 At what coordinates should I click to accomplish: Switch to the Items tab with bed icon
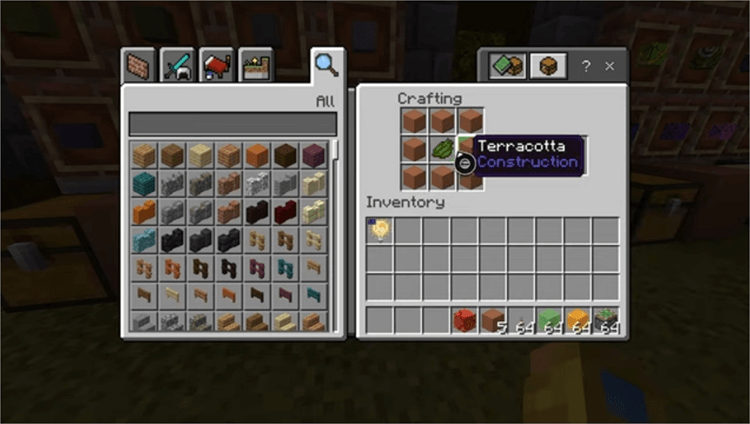click(216, 65)
